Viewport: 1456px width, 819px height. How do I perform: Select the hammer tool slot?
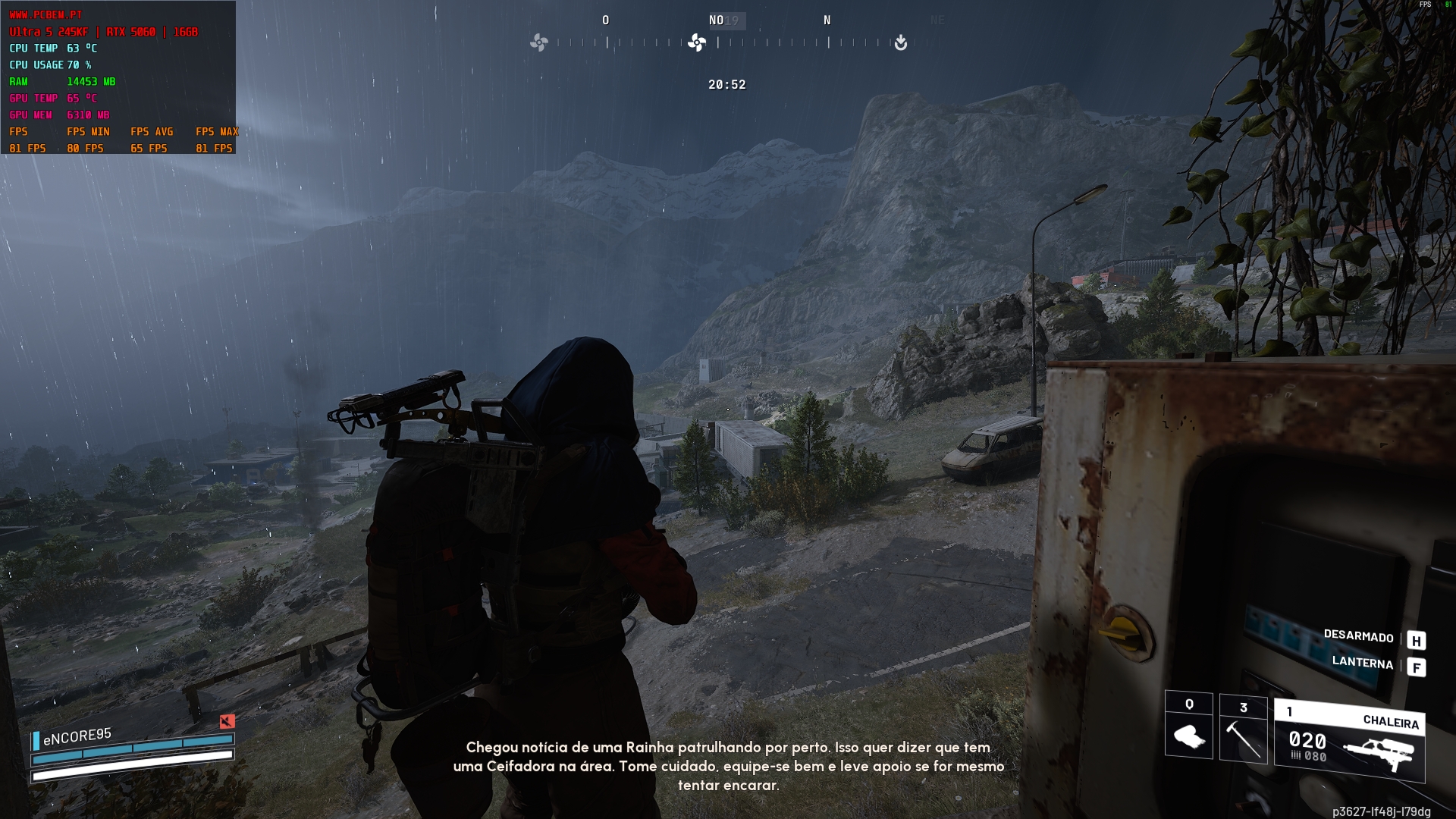click(1243, 729)
